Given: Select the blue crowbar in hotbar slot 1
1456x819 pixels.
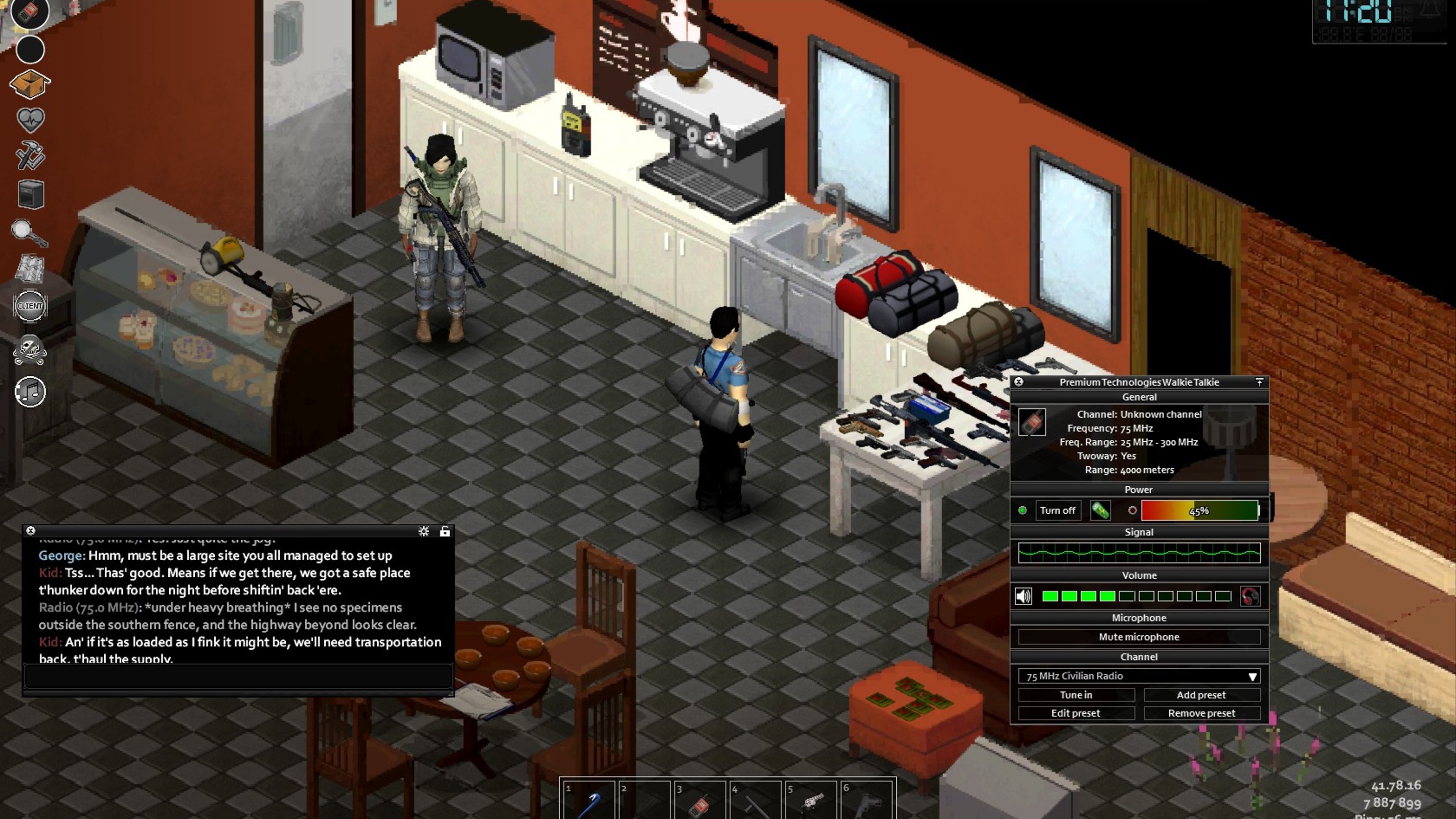Looking at the screenshot, I should coord(588,801).
